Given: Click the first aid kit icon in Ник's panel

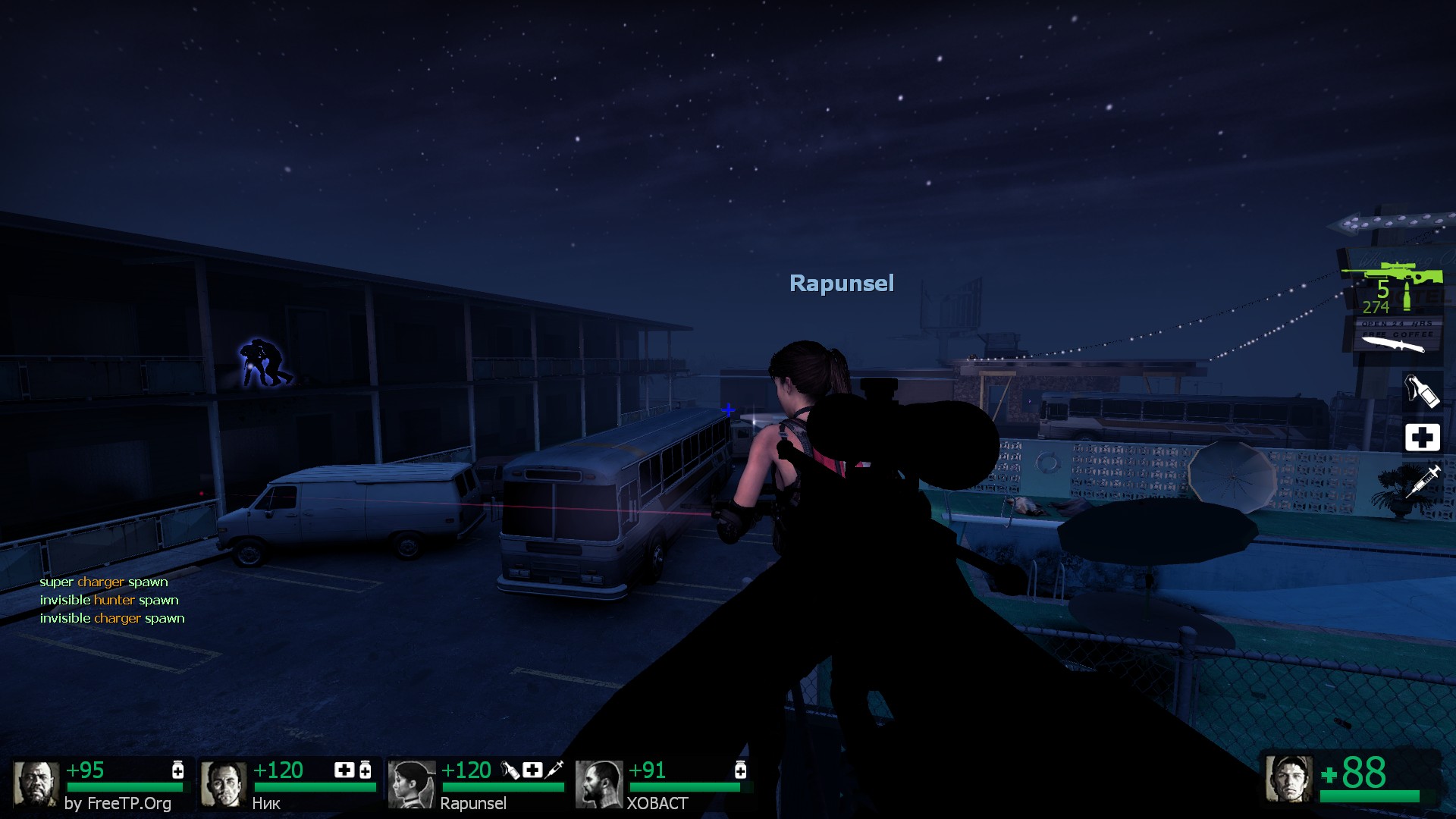Looking at the screenshot, I should [x=344, y=770].
